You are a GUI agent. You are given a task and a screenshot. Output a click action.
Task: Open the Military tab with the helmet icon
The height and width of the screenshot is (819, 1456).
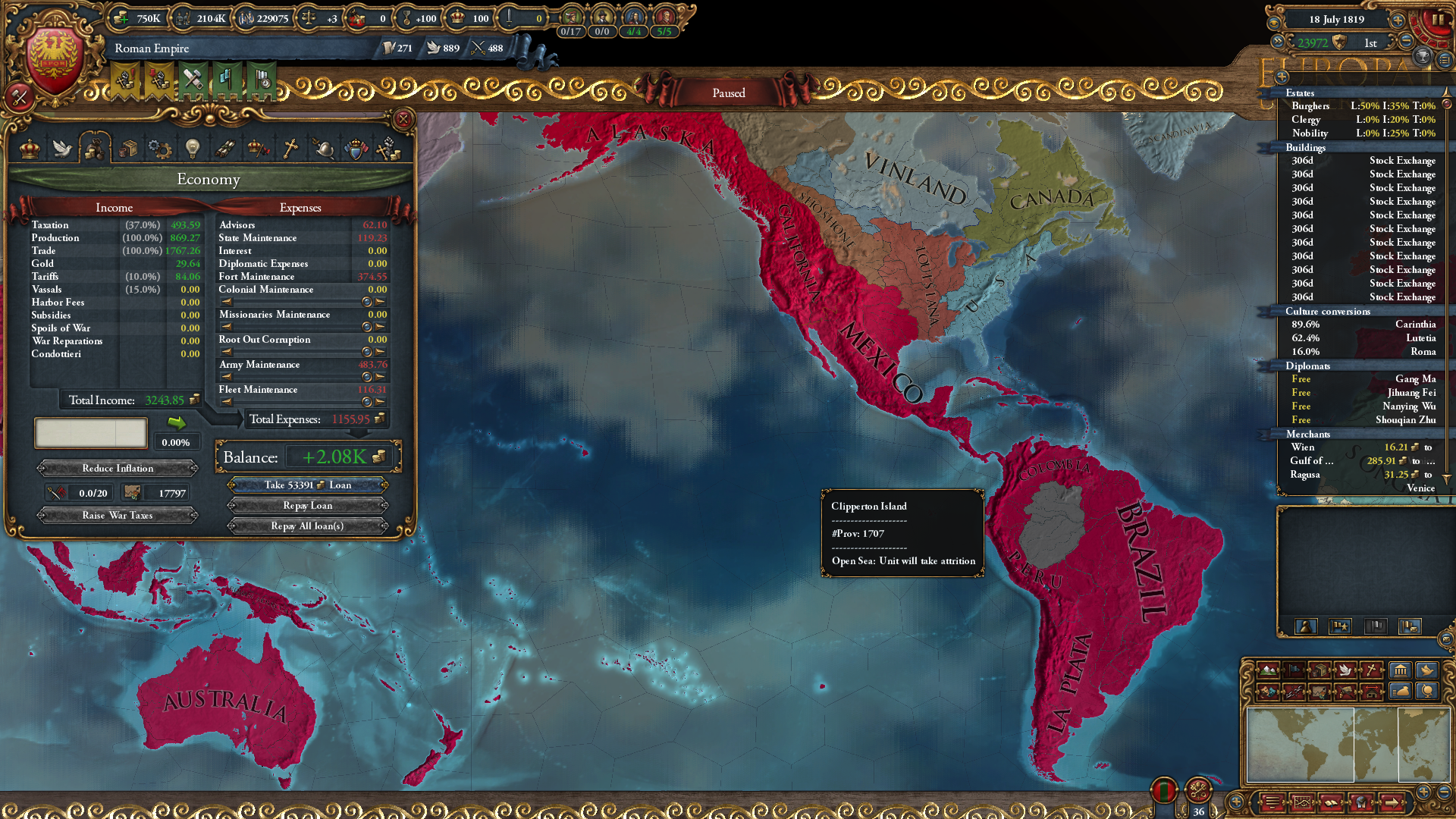[x=325, y=149]
